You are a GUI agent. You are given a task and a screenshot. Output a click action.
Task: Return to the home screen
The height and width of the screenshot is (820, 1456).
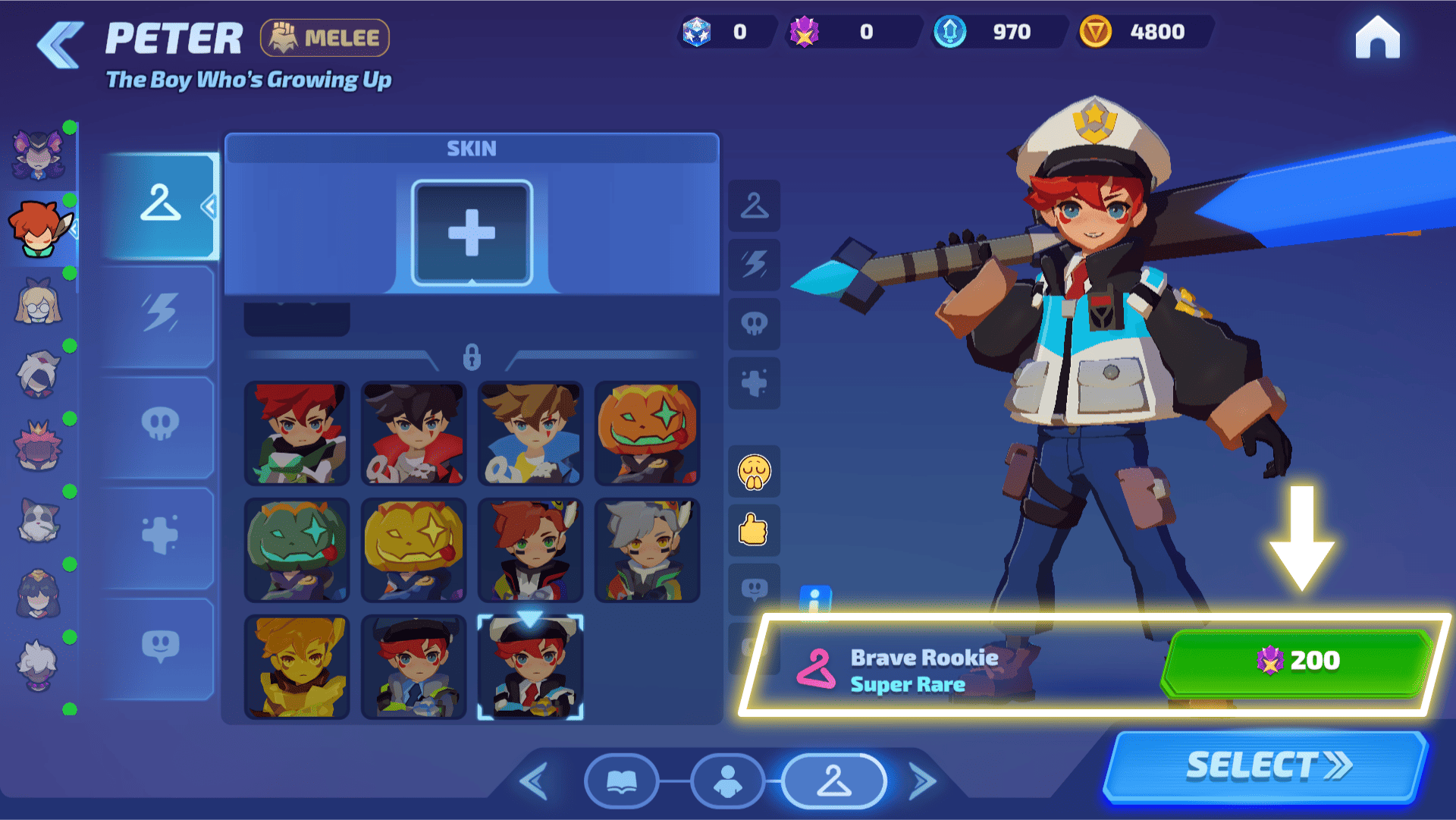coord(1377,38)
